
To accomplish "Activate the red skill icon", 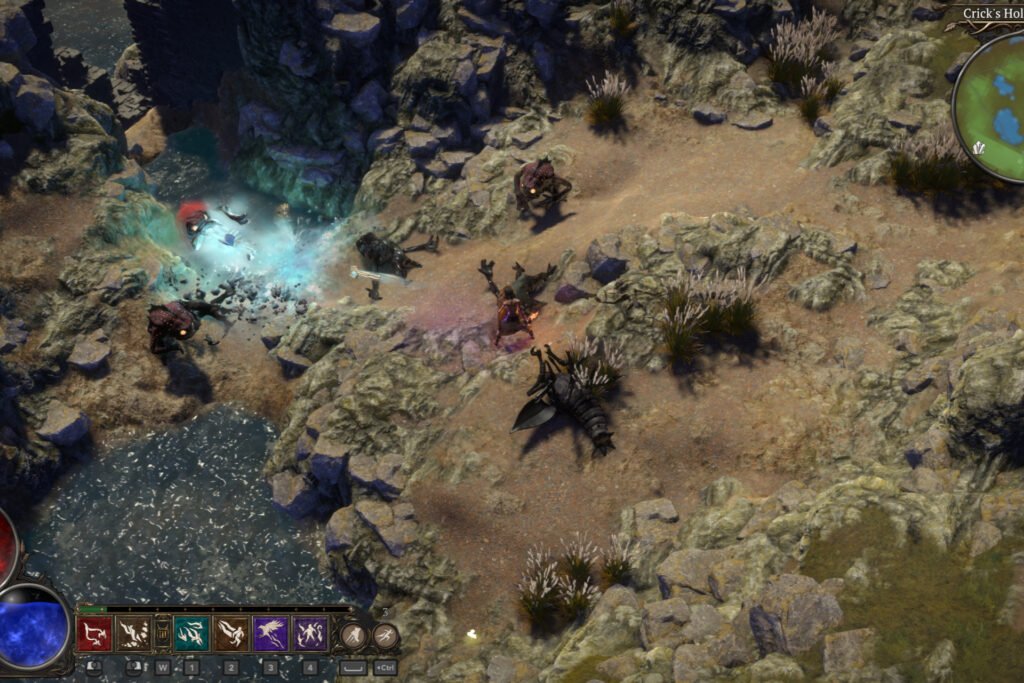I will [94, 633].
